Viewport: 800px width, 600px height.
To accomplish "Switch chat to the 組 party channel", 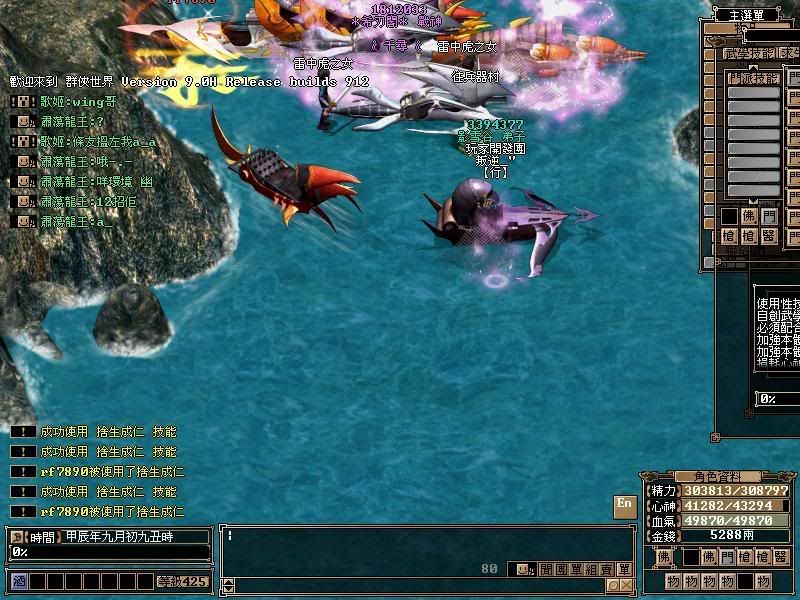I will point(593,569).
